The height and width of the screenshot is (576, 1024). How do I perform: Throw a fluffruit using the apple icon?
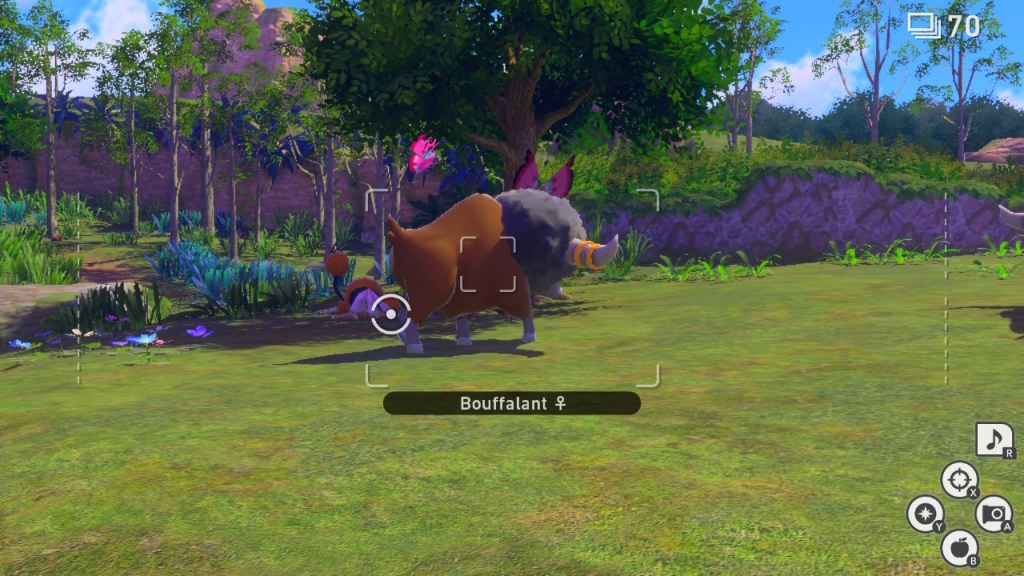958,547
